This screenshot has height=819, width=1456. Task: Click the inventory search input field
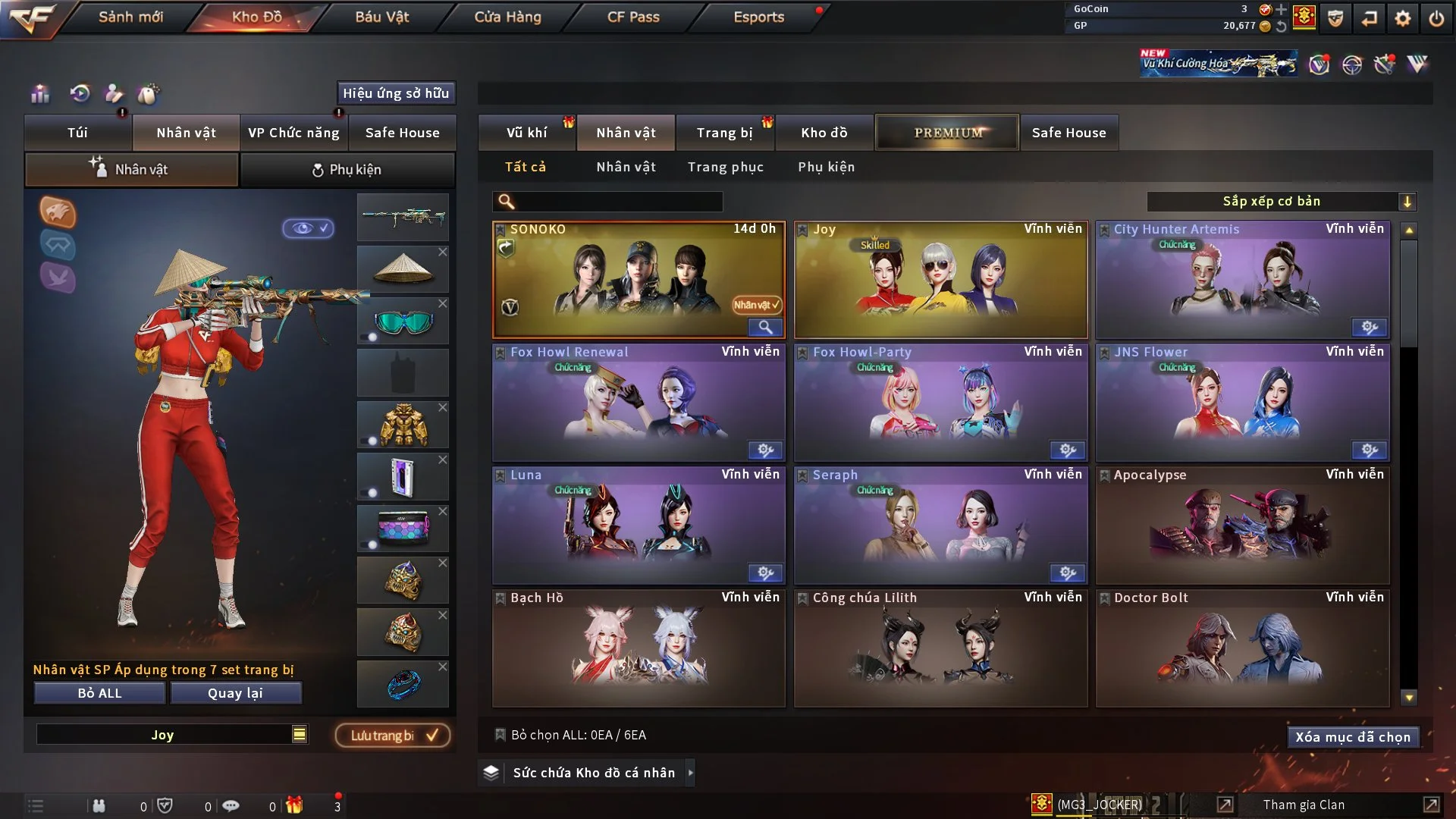[x=607, y=202]
